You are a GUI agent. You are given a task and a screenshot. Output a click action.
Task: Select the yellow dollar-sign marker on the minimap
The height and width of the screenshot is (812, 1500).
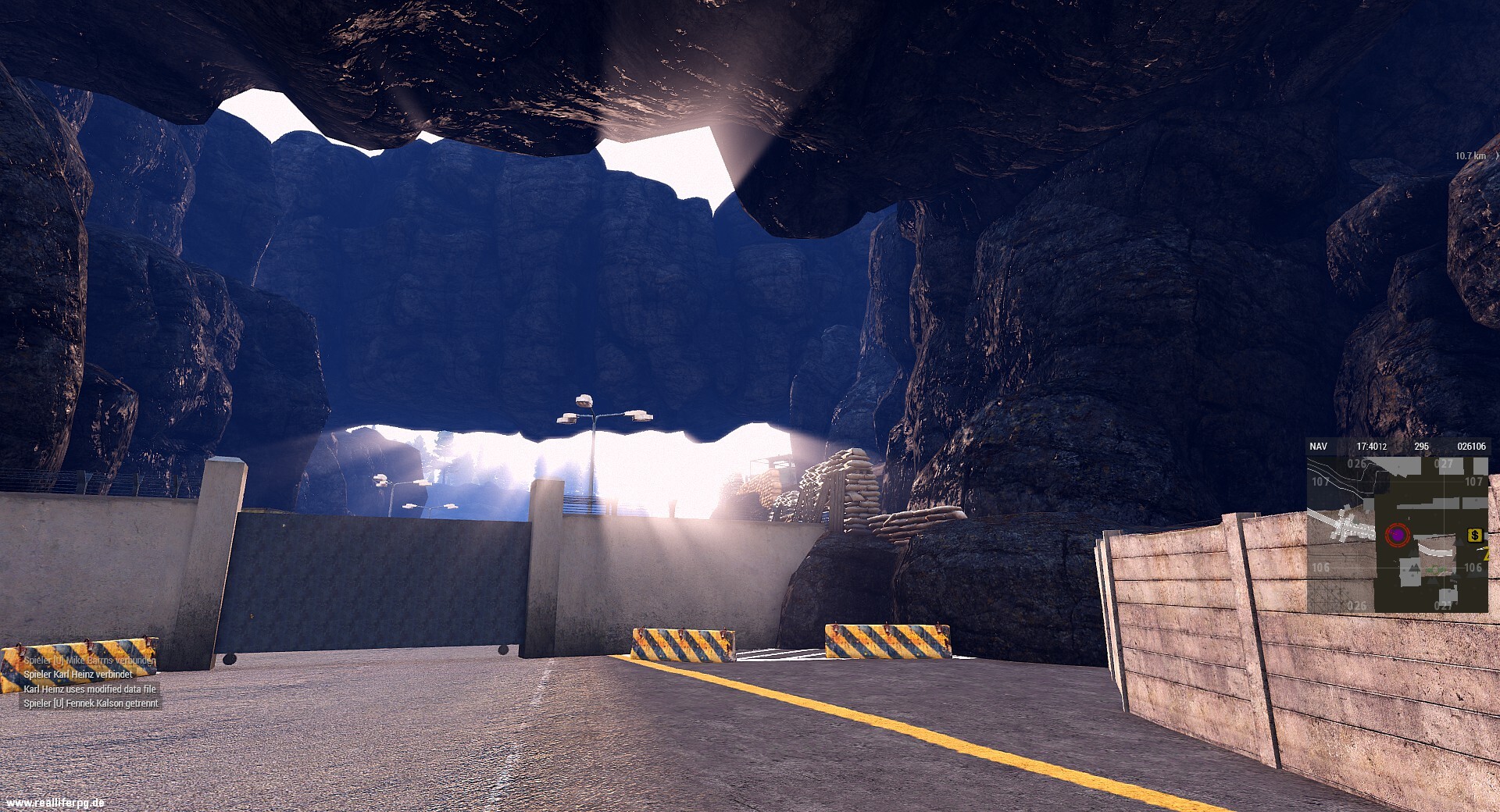click(1474, 535)
